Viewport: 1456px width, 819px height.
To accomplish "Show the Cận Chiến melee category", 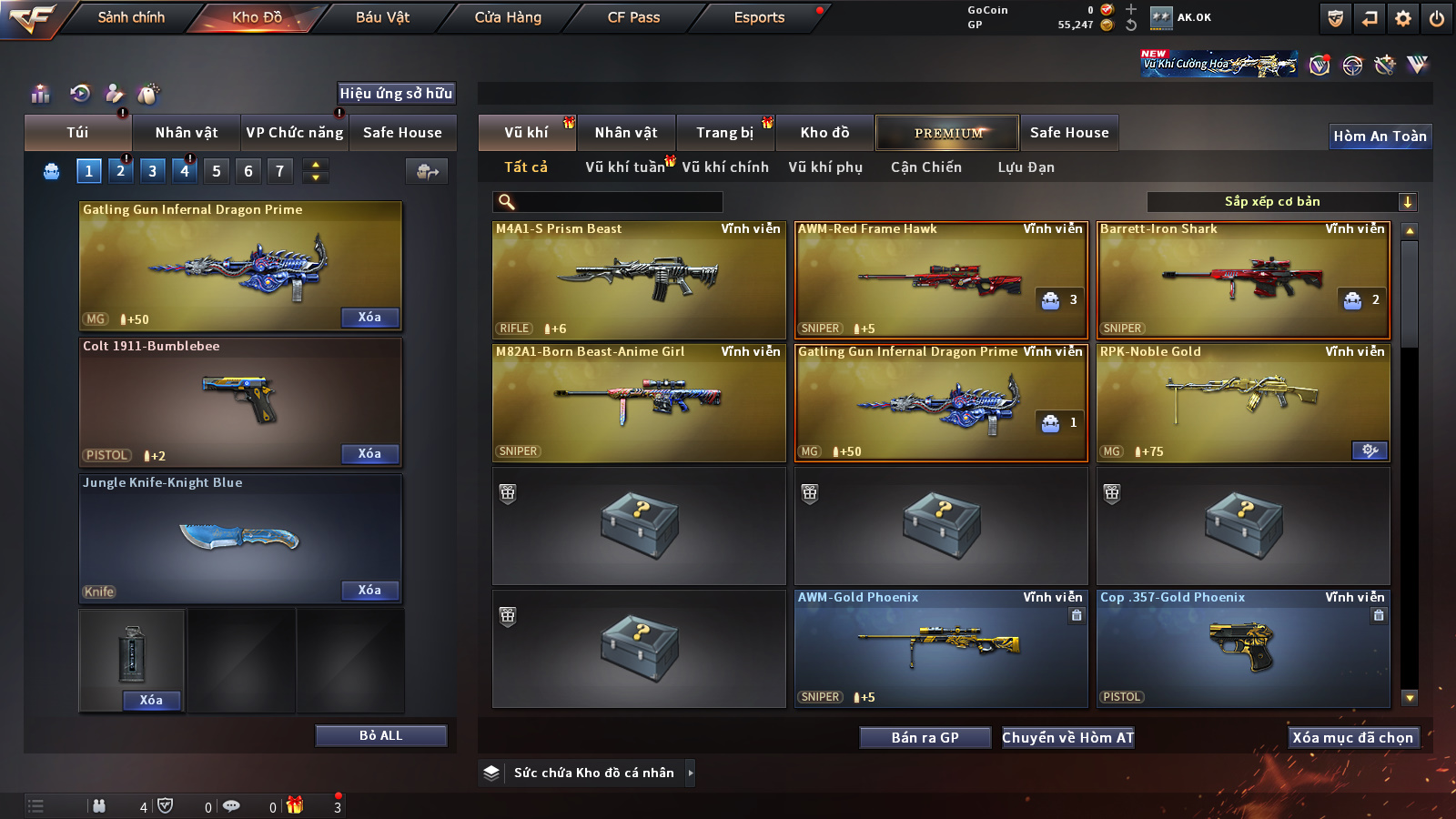I will coord(925,167).
